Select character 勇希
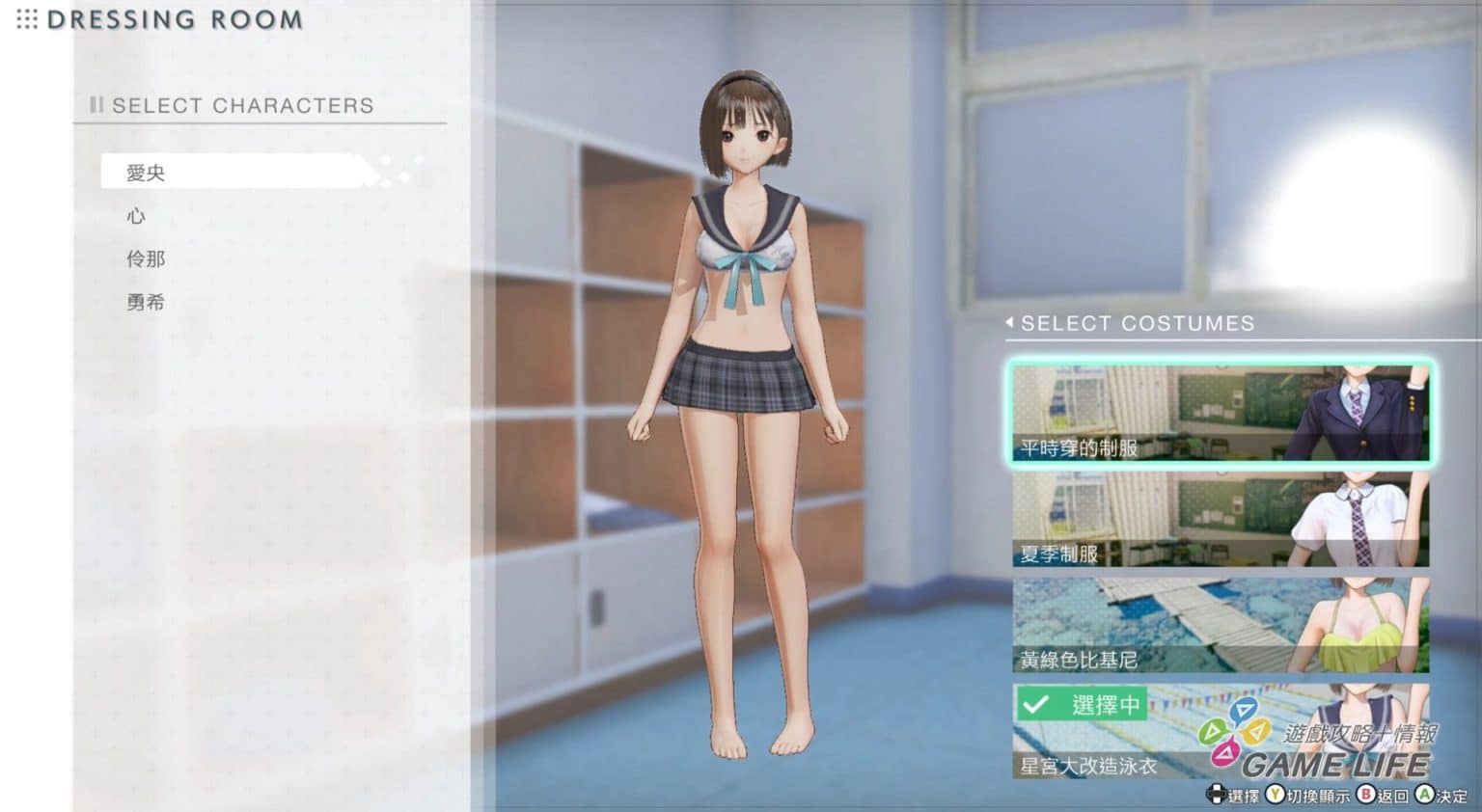 coord(146,302)
